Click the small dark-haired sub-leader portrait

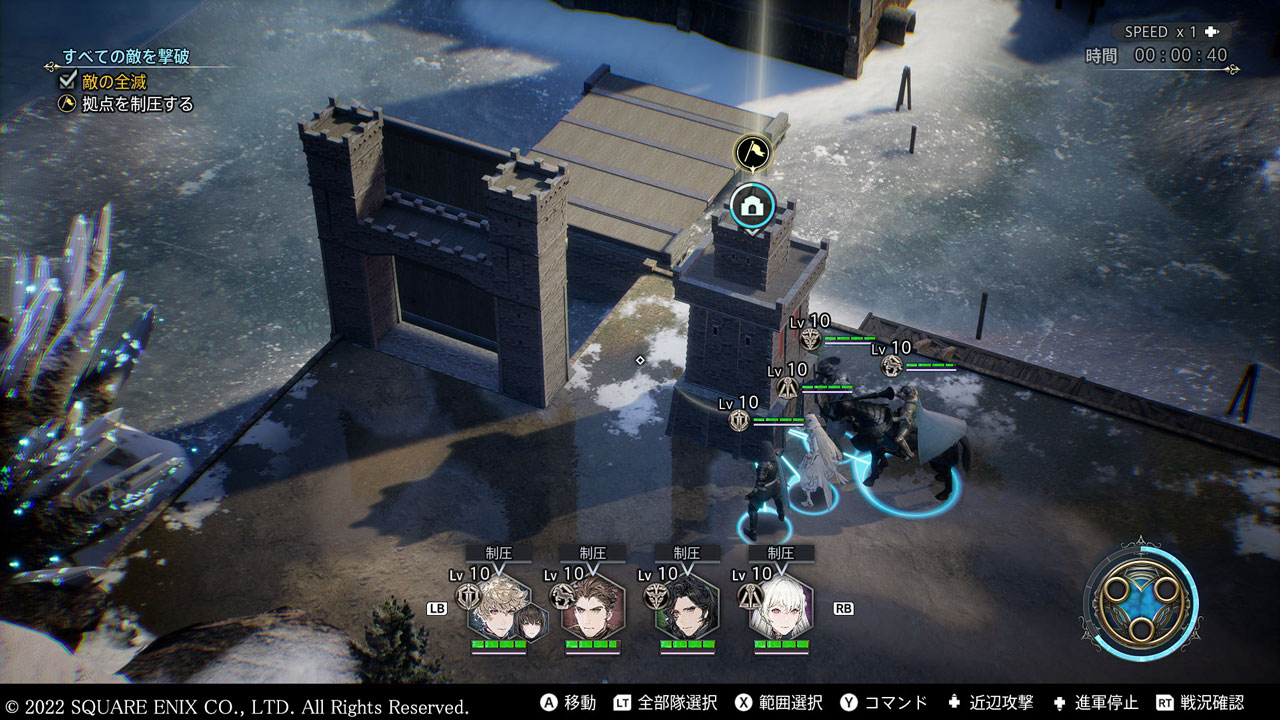click(x=530, y=622)
